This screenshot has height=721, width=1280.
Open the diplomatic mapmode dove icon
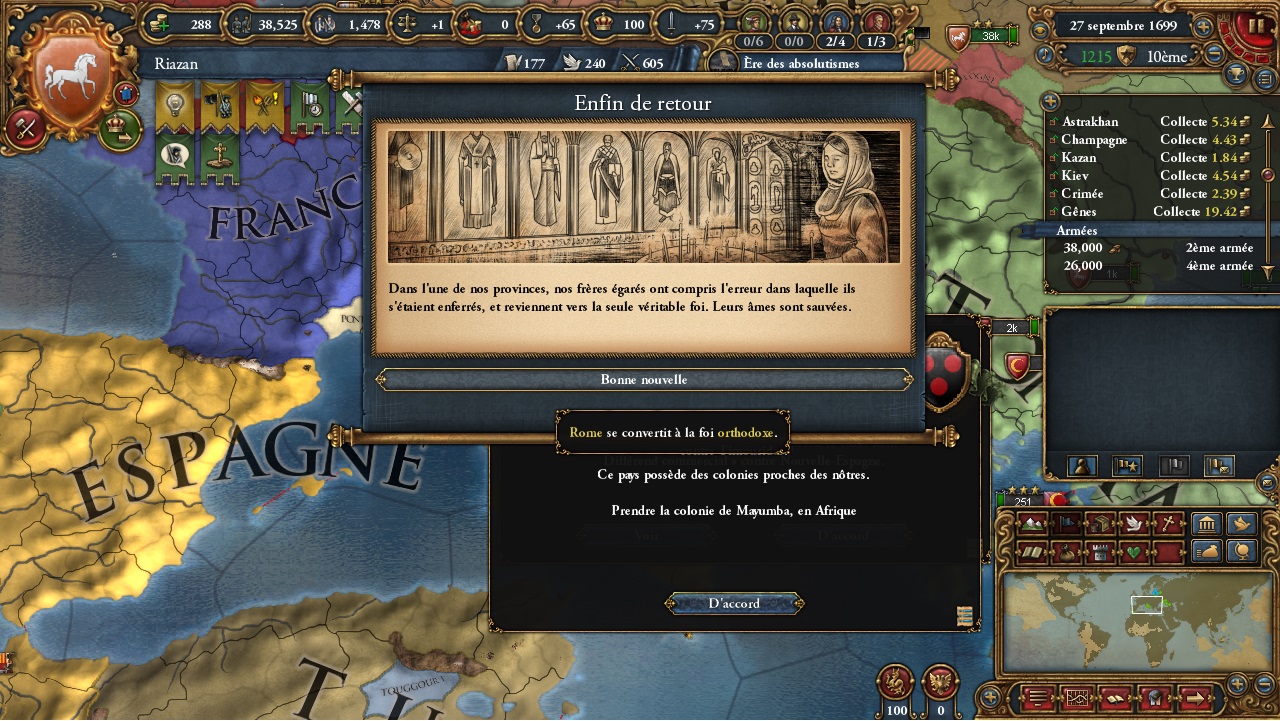point(1133,523)
